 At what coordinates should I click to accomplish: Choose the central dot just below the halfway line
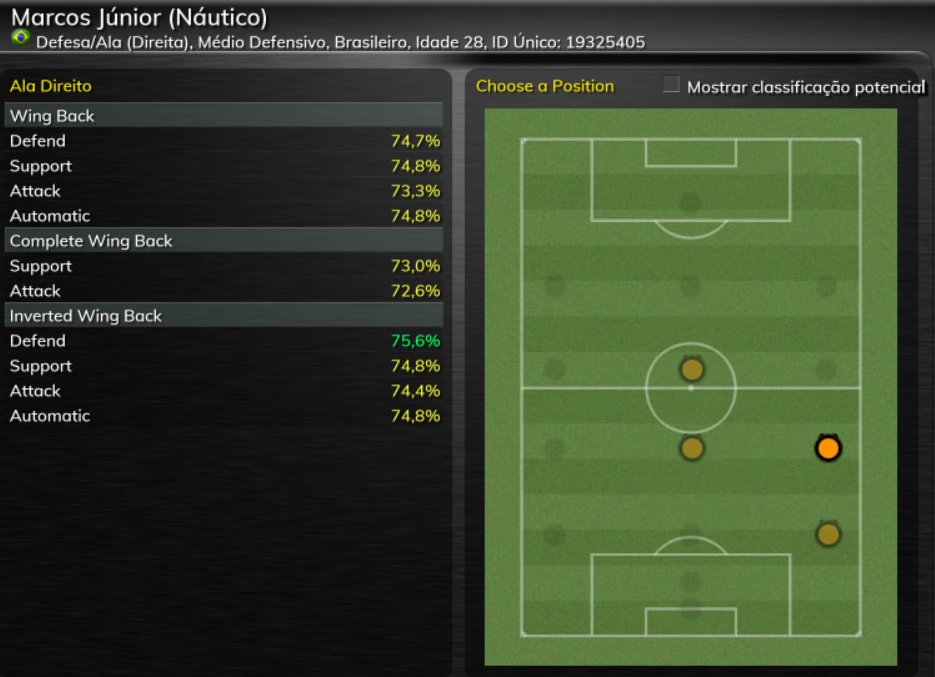(691, 449)
